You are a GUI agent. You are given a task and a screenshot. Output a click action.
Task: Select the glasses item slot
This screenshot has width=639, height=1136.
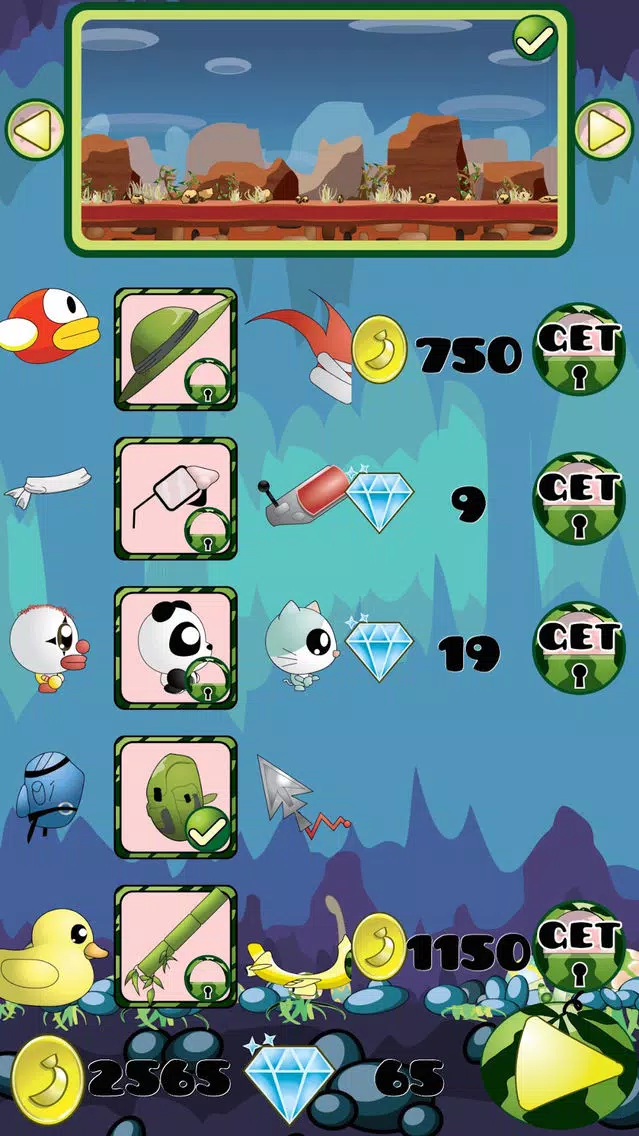176,498
